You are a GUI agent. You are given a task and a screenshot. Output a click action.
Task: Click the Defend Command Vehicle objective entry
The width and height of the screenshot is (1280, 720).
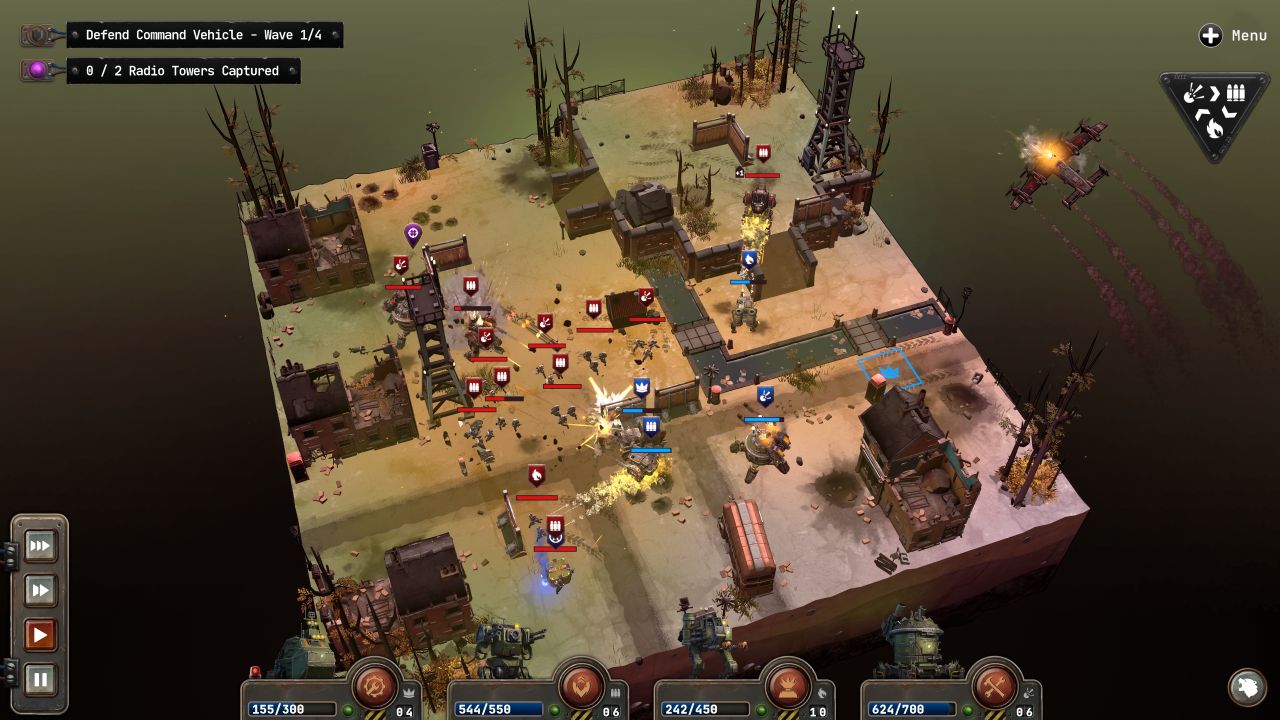[x=205, y=34]
